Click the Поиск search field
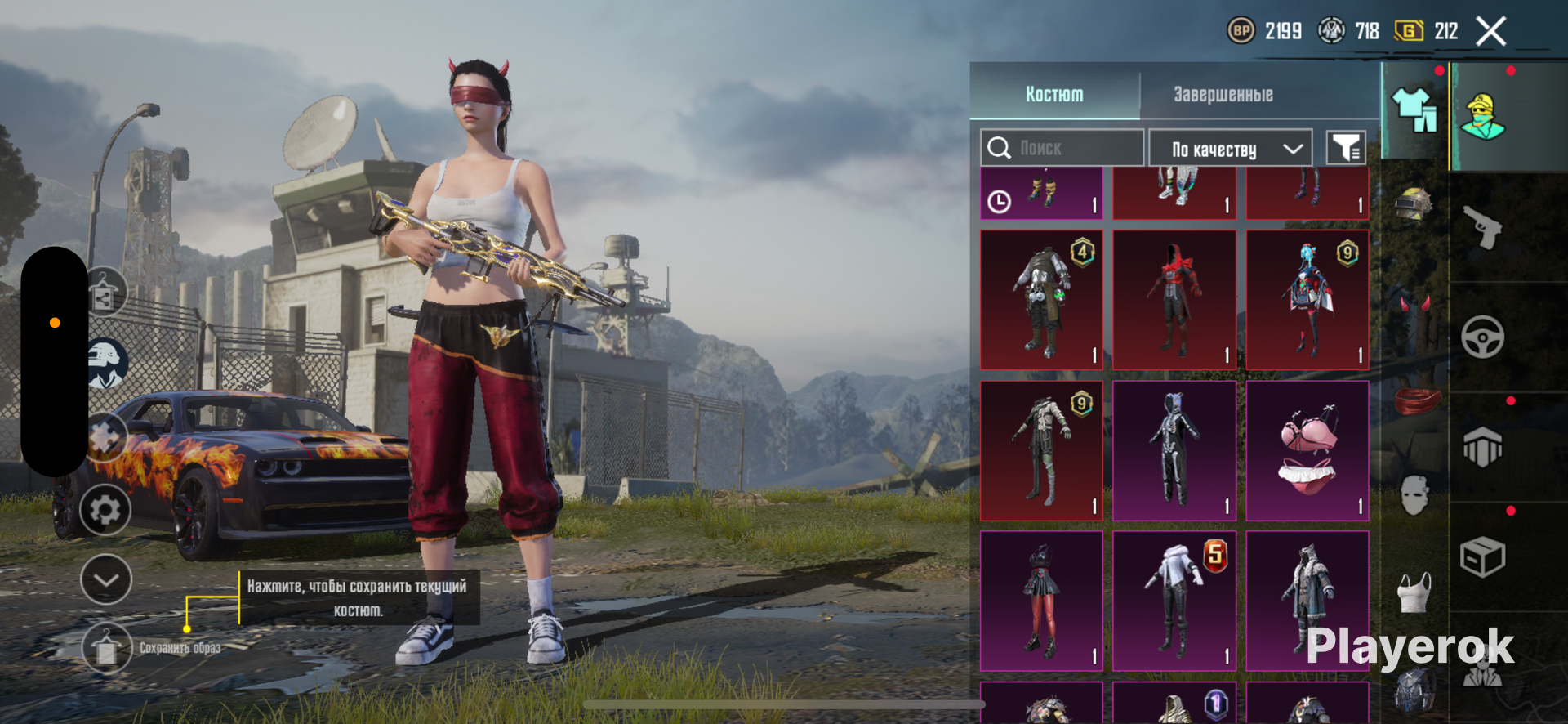 point(1062,148)
